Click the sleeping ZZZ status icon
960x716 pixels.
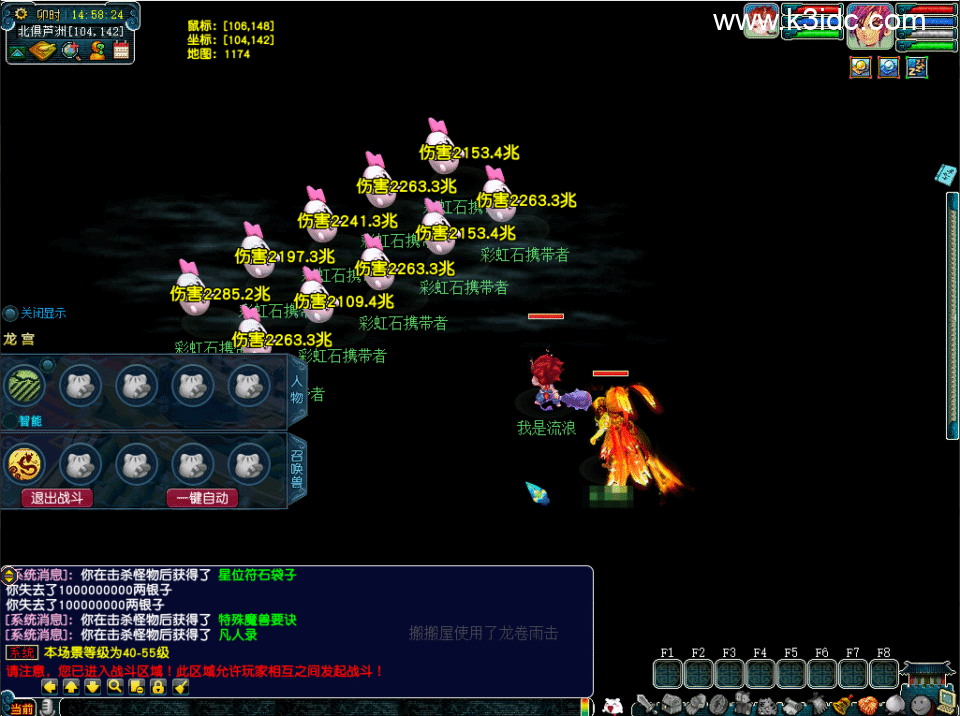coord(916,67)
